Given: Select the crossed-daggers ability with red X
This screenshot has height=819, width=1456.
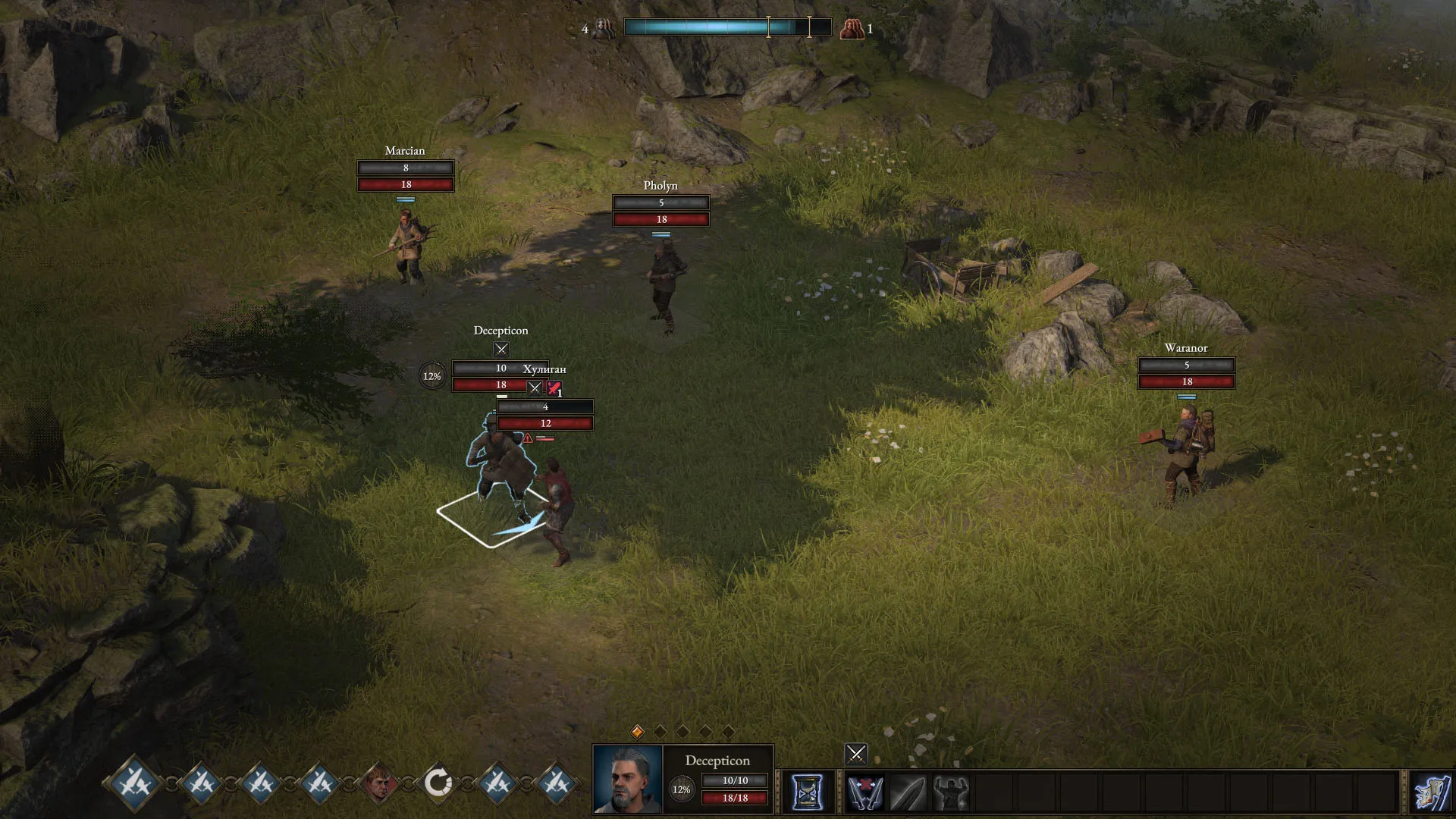Looking at the screenshot, I should (864, 792).
